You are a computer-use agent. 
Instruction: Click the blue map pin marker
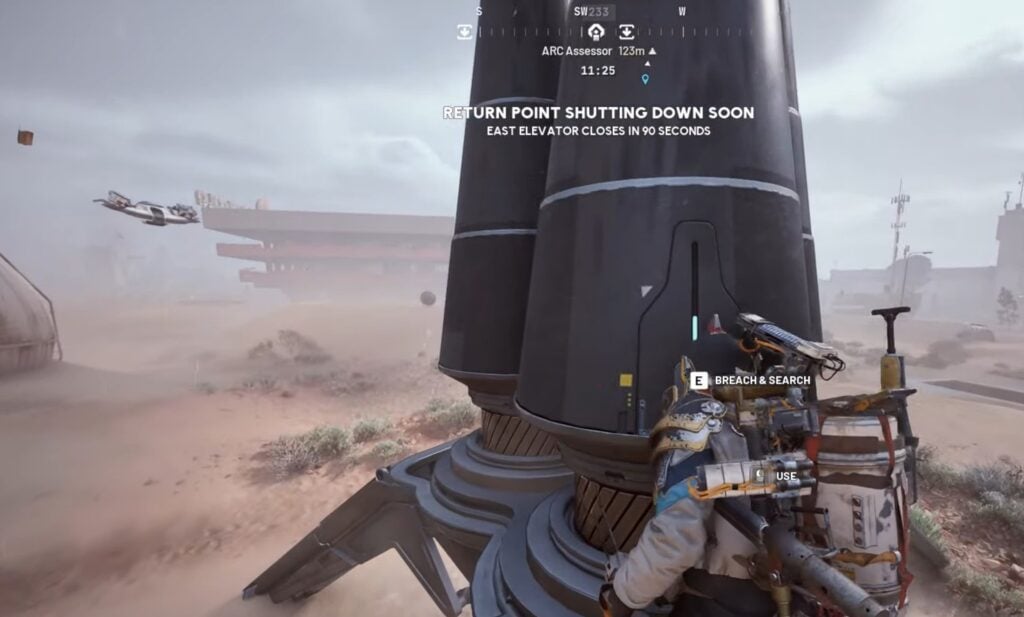(646, 79)
